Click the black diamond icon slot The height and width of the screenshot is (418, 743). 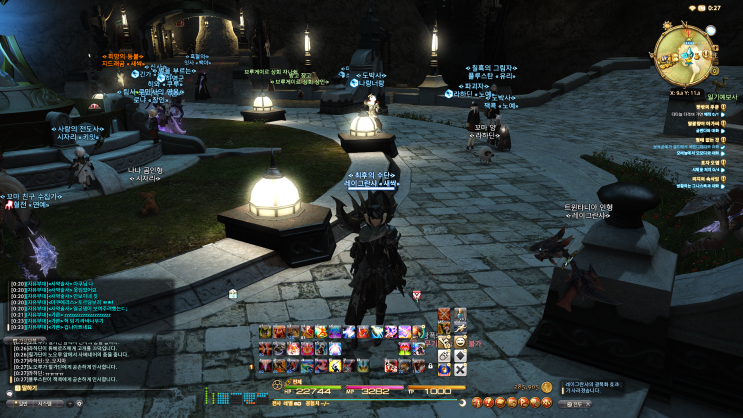(459, 355)
